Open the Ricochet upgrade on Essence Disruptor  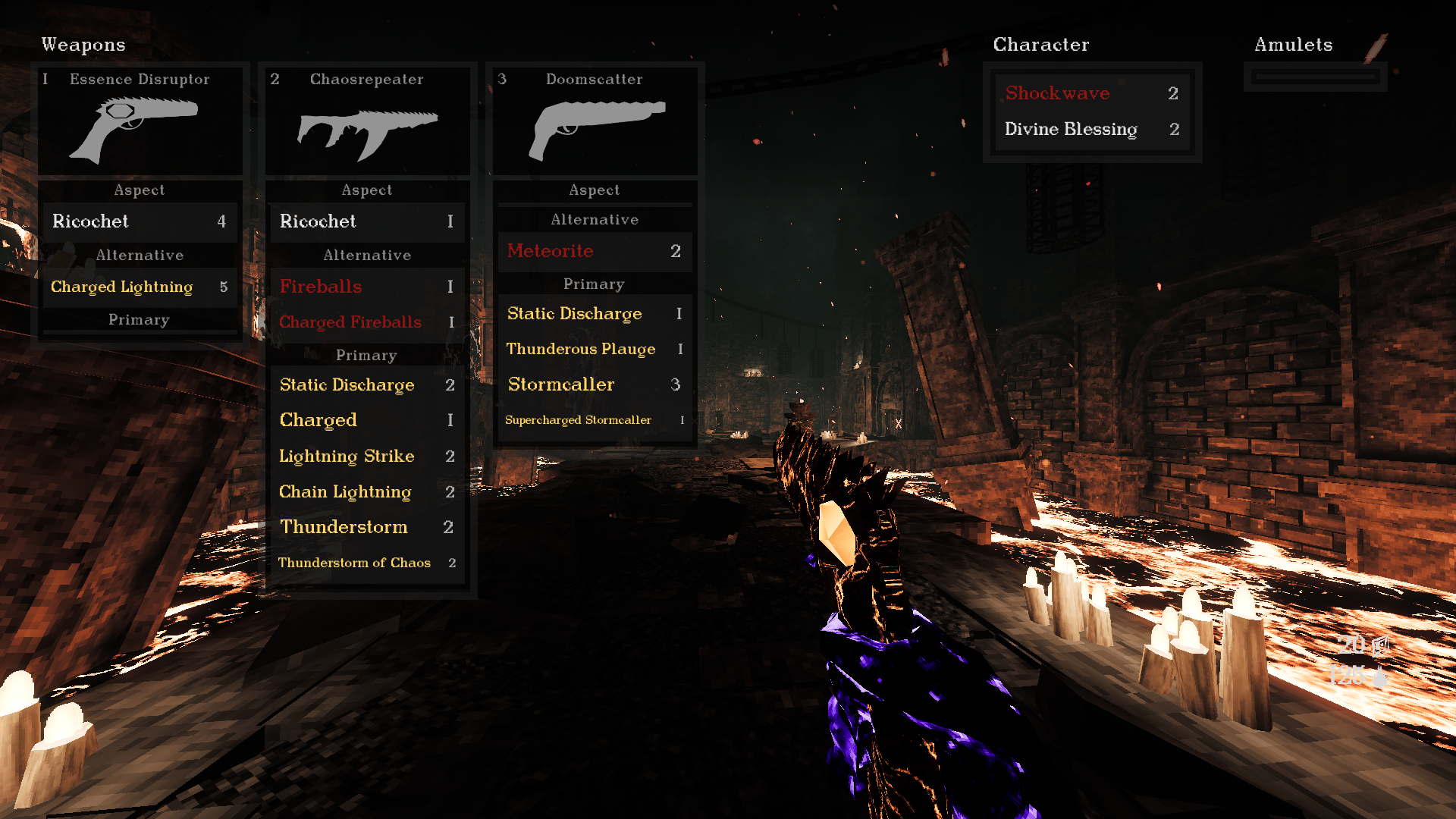[140, 221]
